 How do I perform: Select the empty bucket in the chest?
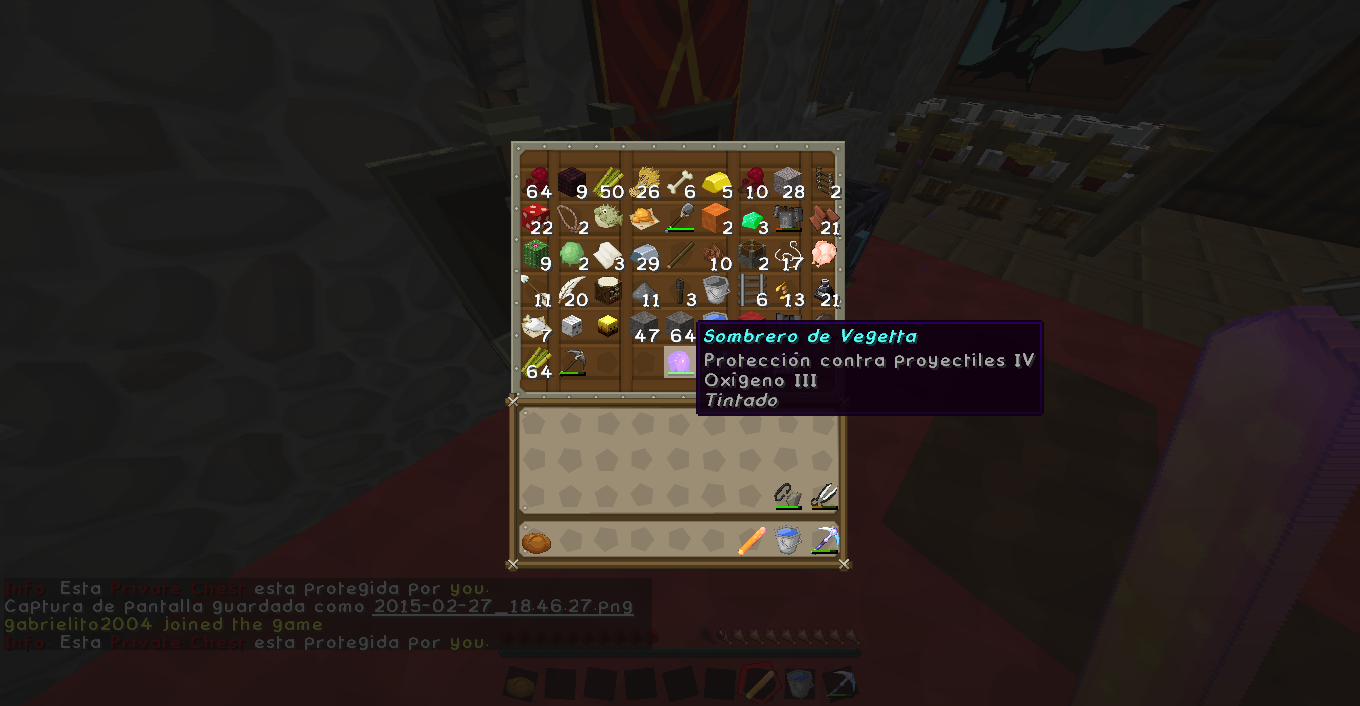pos(716,290)
